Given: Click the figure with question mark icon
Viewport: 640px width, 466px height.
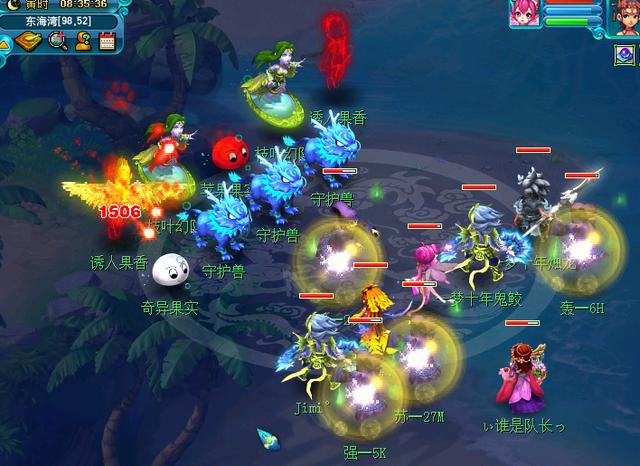Looking at the screenshot, I should (x=83, y=41).
